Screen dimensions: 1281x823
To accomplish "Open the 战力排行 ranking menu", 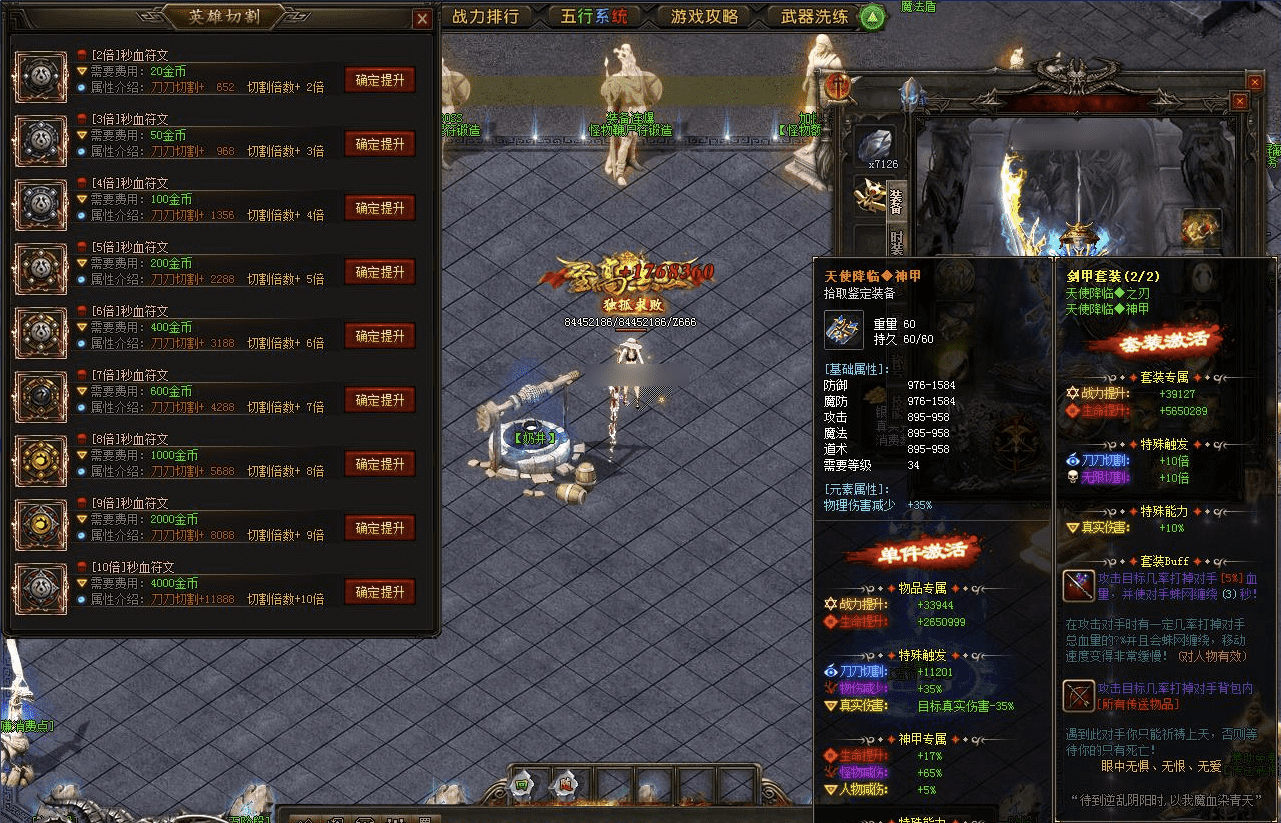I will [486, 17].
